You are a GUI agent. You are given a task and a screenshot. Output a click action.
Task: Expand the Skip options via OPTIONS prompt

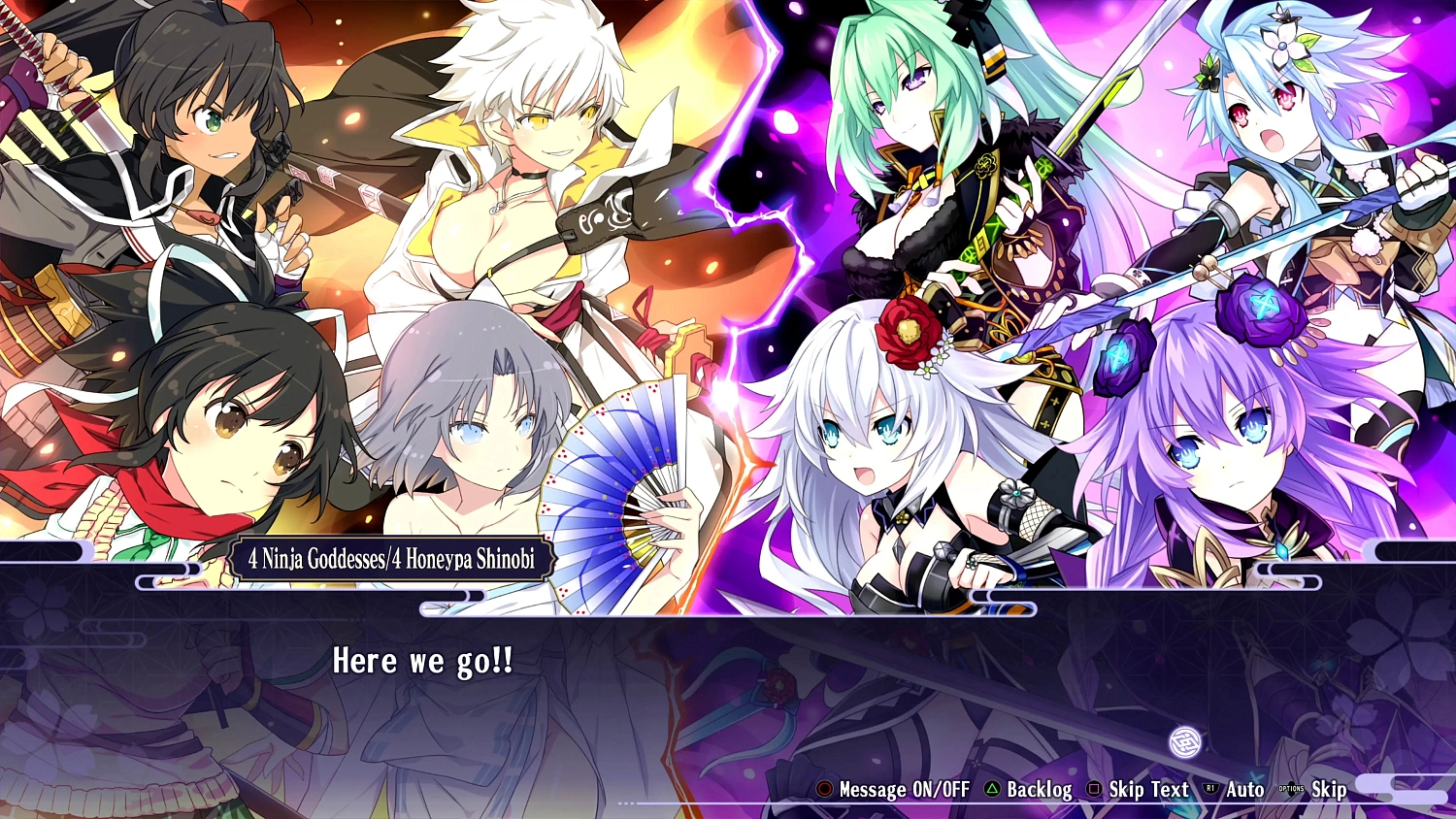point(1328,789)
